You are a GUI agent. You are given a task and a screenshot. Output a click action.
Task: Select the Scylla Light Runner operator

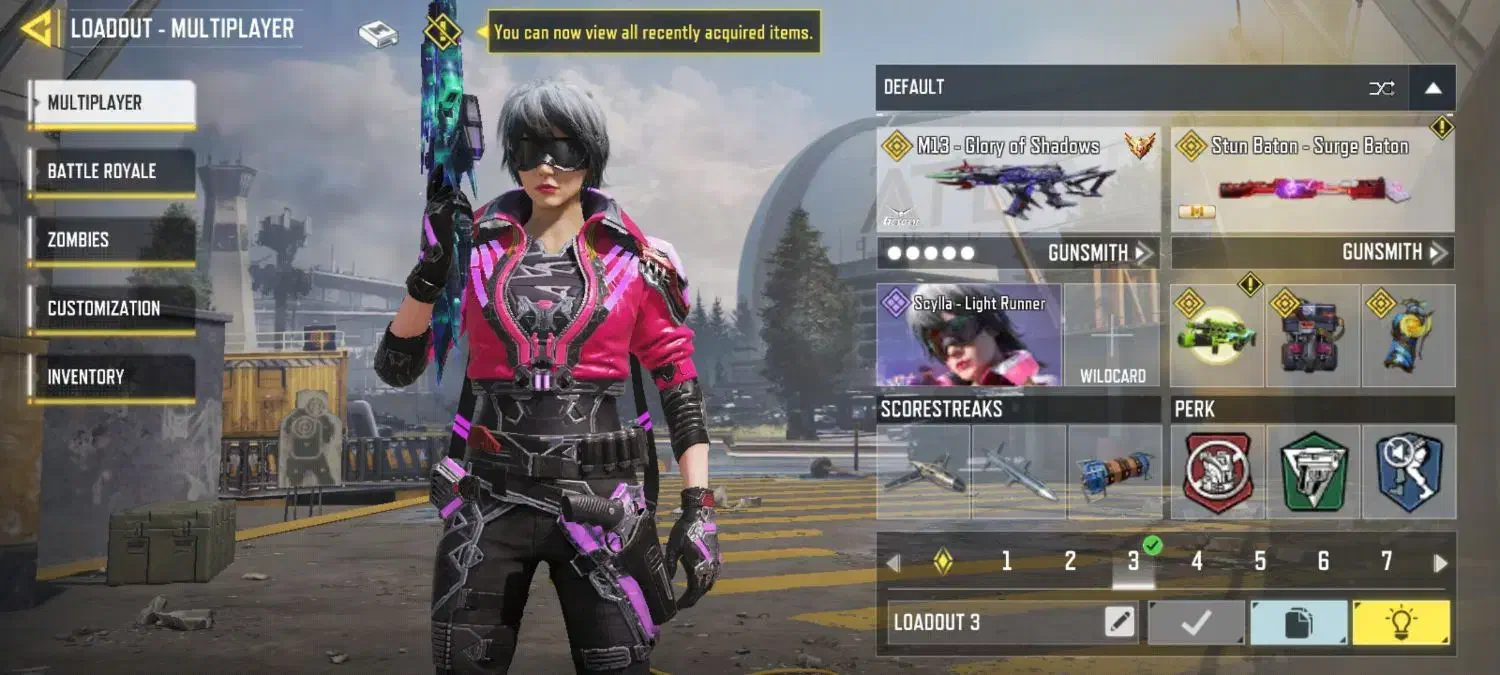pos(968,336)
